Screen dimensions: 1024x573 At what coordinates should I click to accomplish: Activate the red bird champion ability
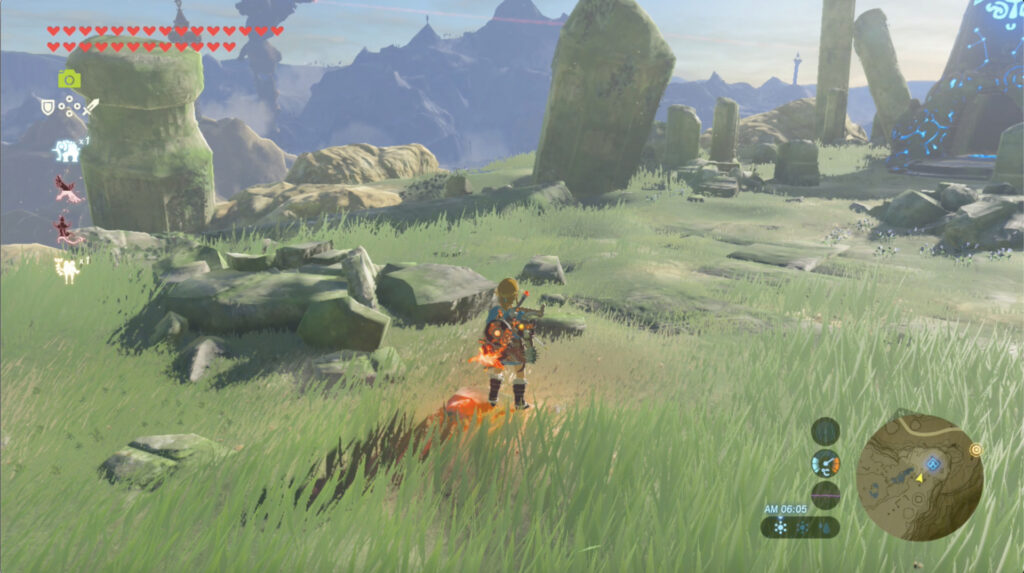(x=68, y=188)
